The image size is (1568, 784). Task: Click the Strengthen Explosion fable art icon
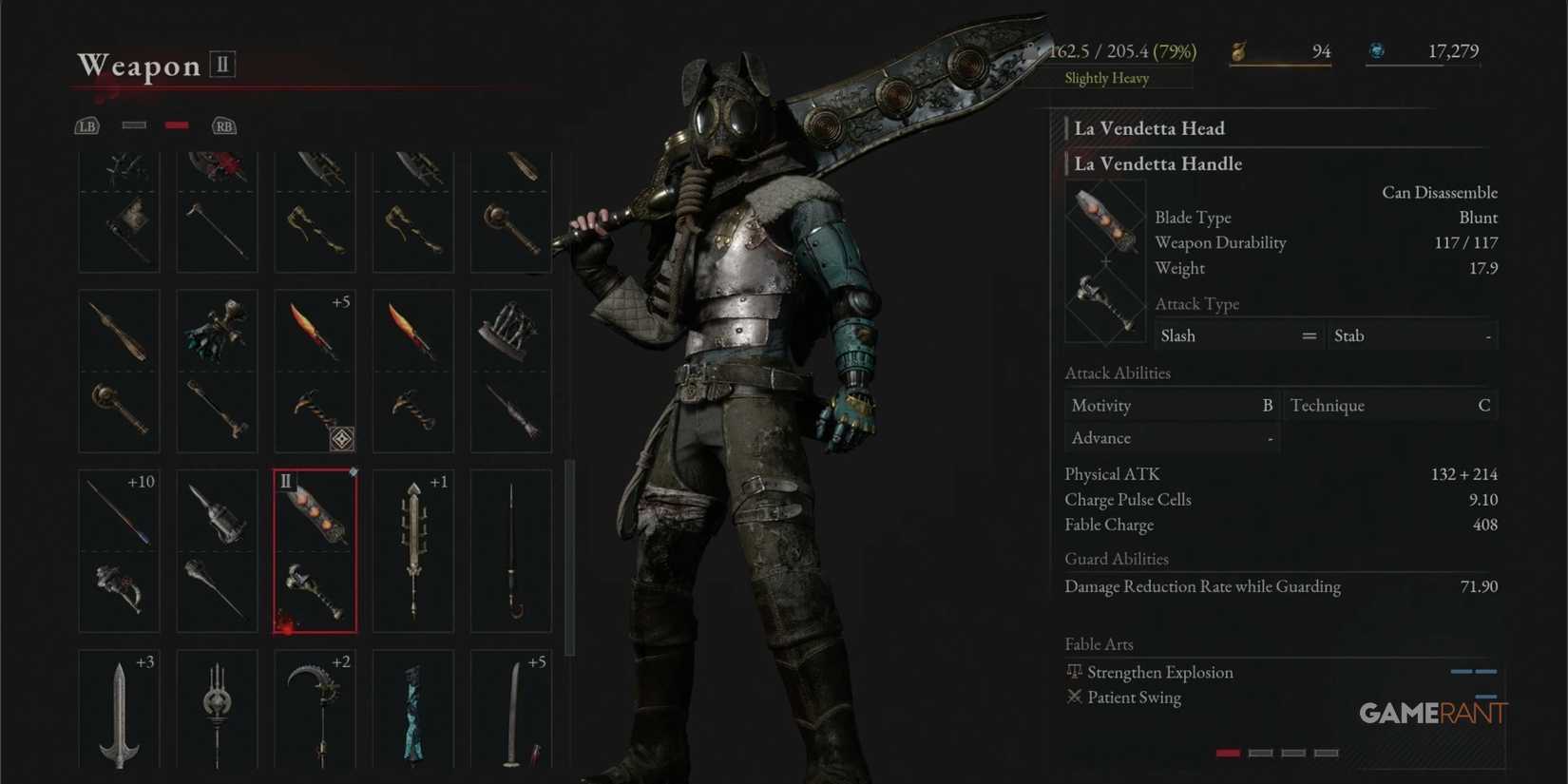(x=1074, y=671)
